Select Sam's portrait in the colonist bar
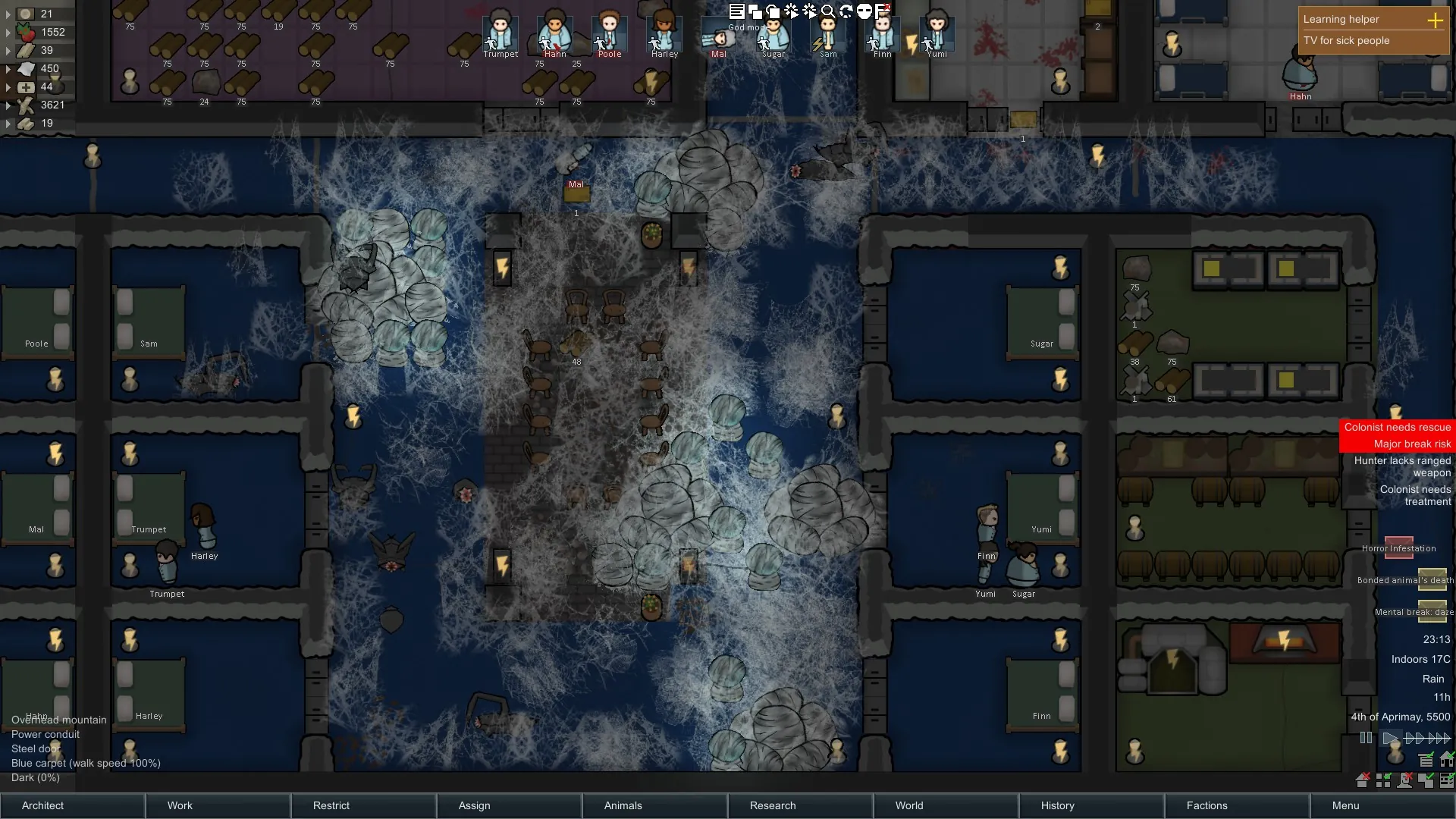This screenshot has width=1456, height=819. pos(828,32)
